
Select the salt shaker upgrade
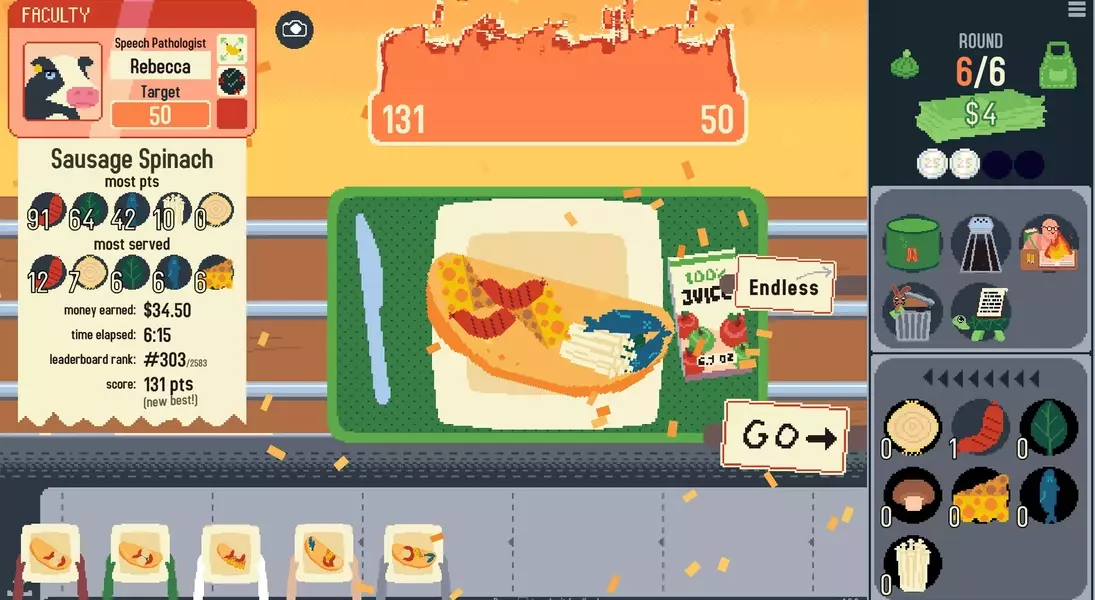980,244
